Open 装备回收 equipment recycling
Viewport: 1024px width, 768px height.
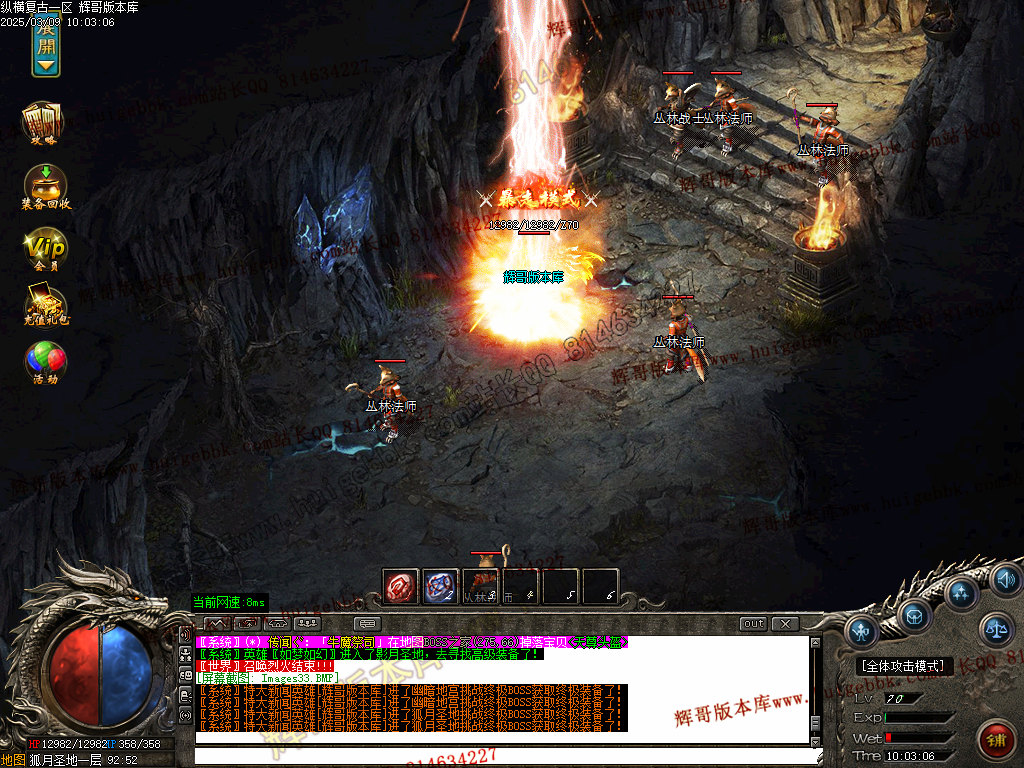(x=45, y=186)
